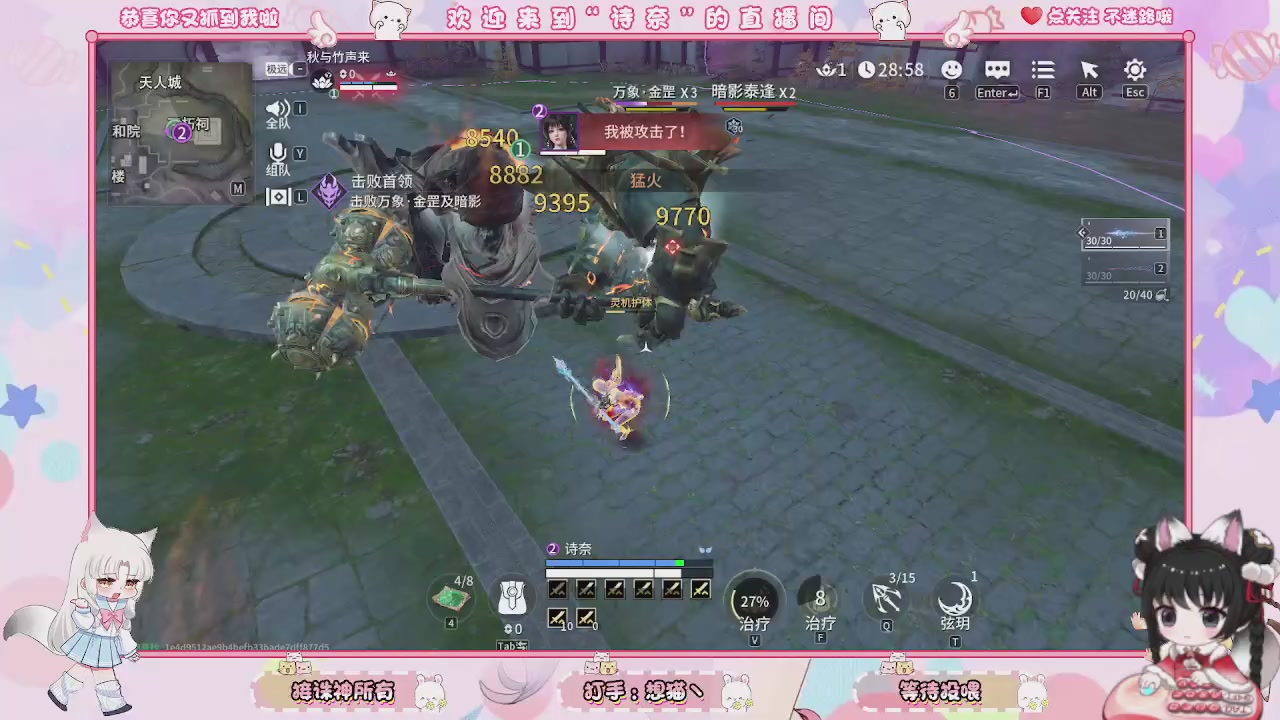Toggle team voice with the 全队 speaker icon
Viewport: 1280px width, 720px height.
click(x=278, y=108)
